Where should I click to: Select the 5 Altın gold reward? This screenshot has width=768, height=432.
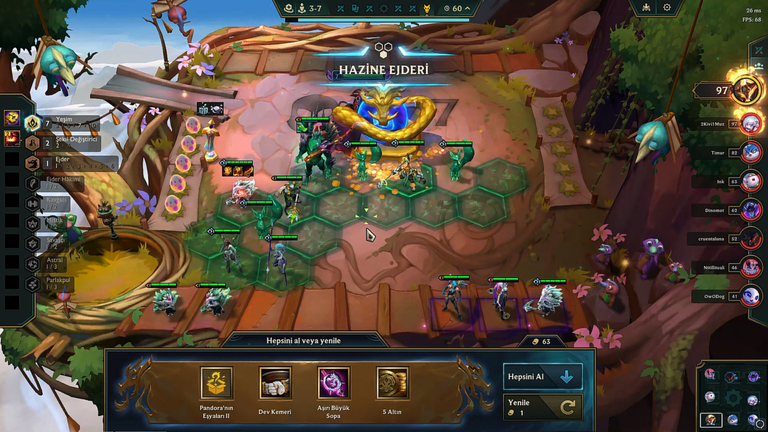(392, 384)
